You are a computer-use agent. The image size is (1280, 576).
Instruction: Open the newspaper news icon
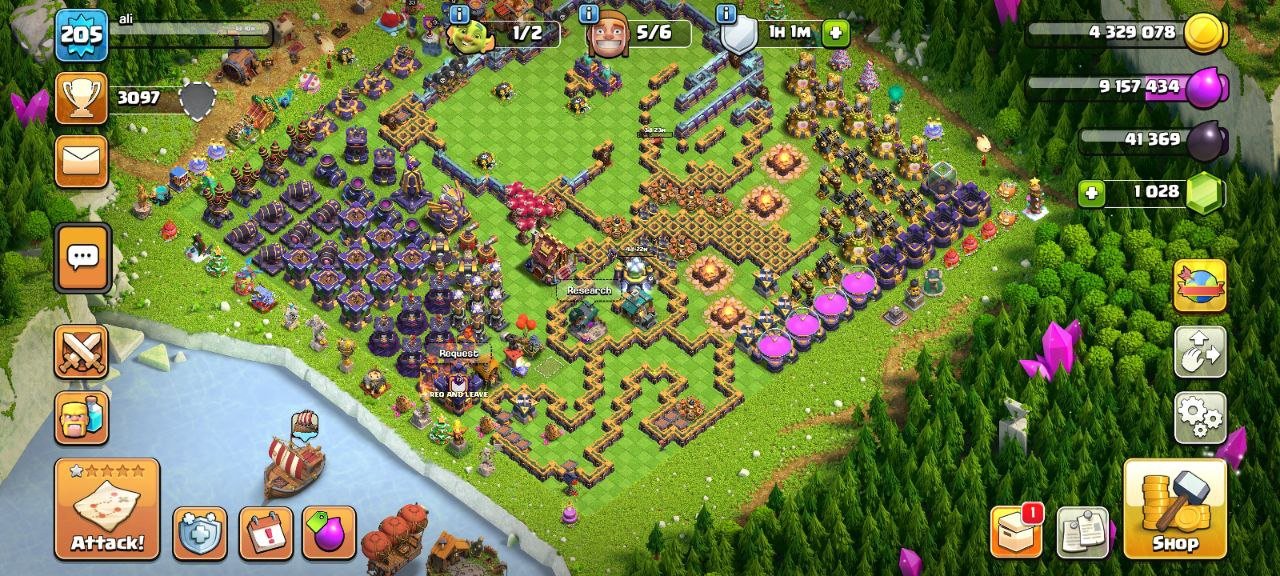tap(1082, 531)
